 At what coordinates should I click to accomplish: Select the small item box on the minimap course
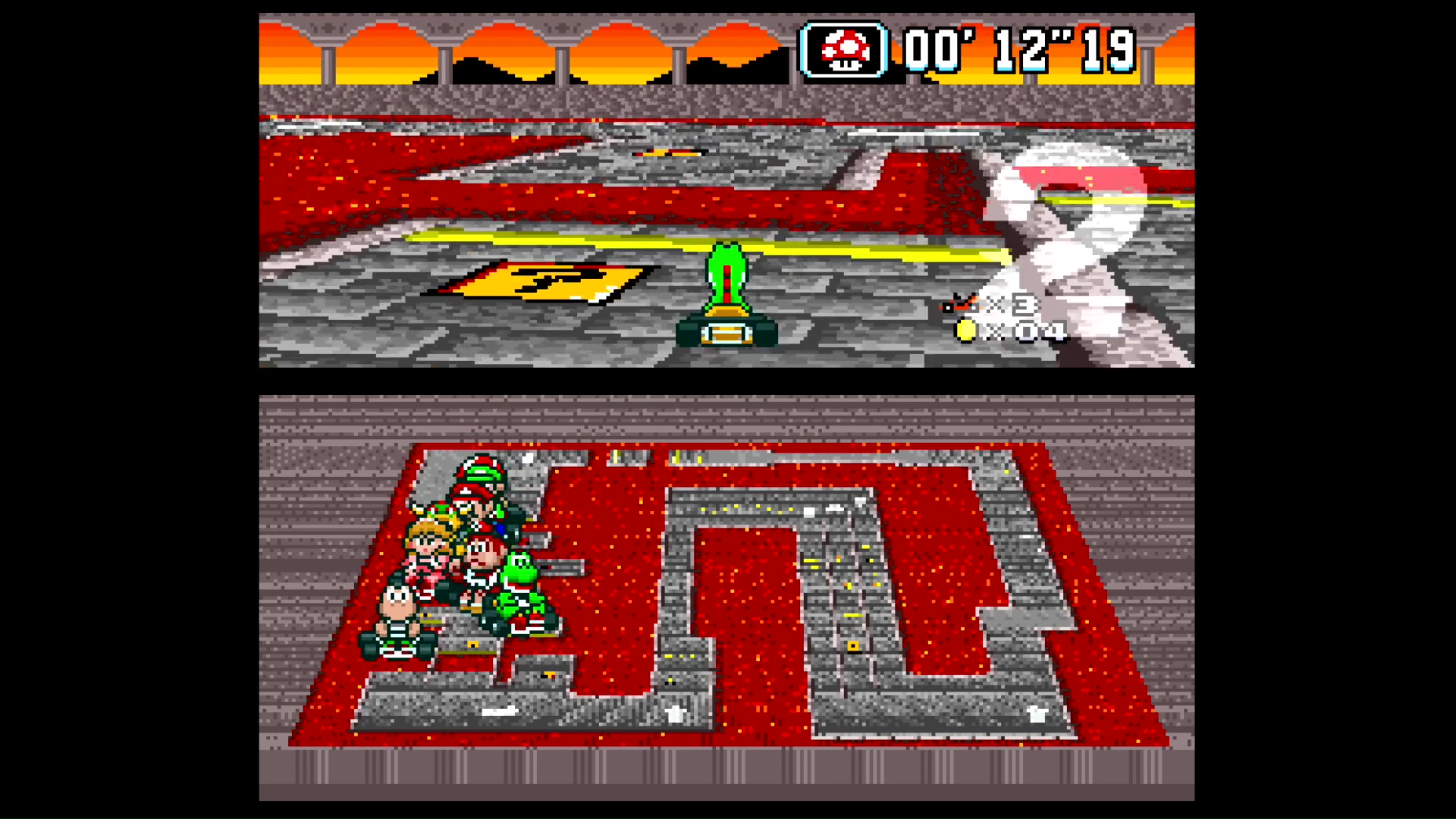tap(852, 645)
